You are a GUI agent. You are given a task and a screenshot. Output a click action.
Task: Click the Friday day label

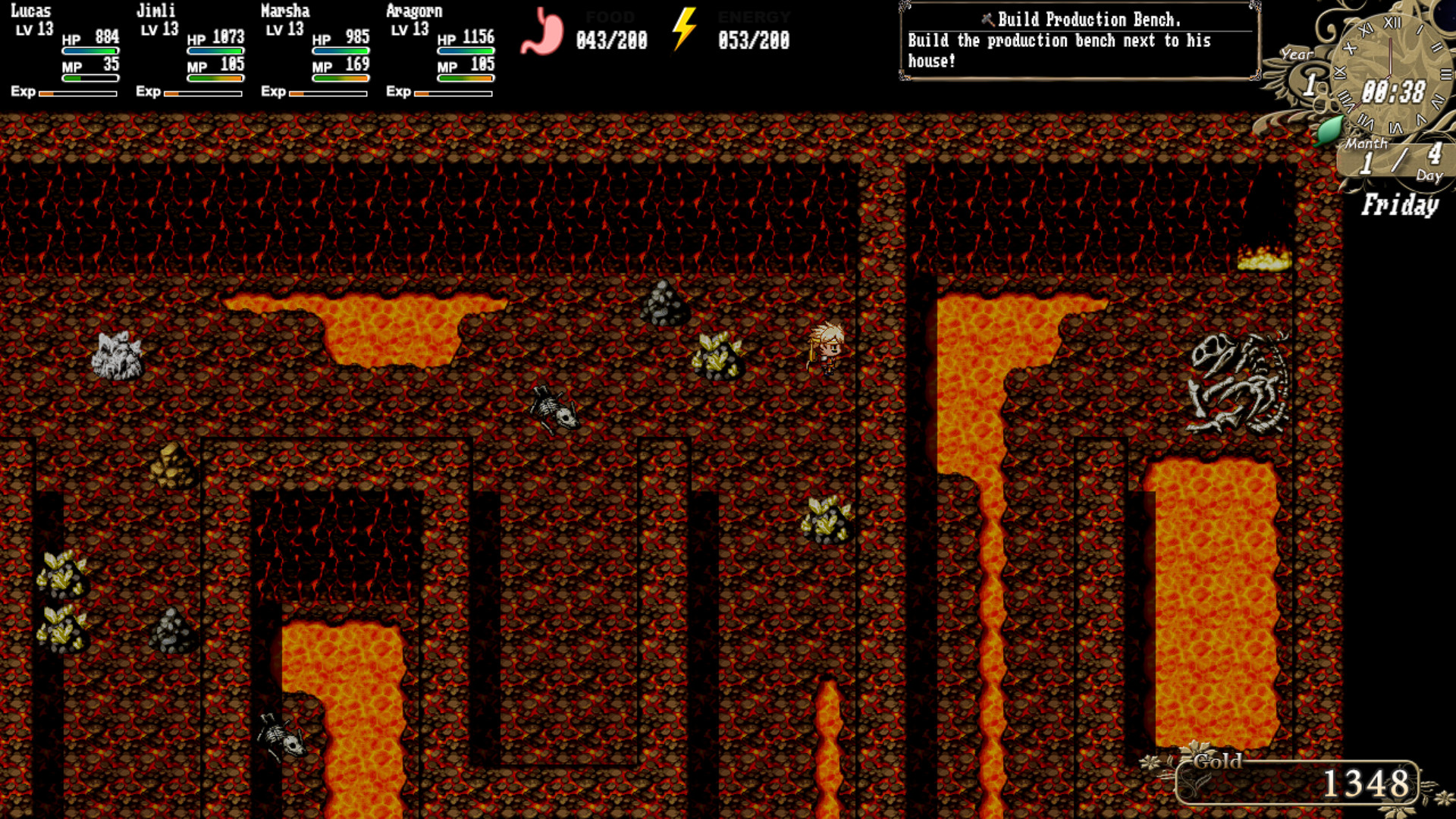click(x=1400, y=205)
